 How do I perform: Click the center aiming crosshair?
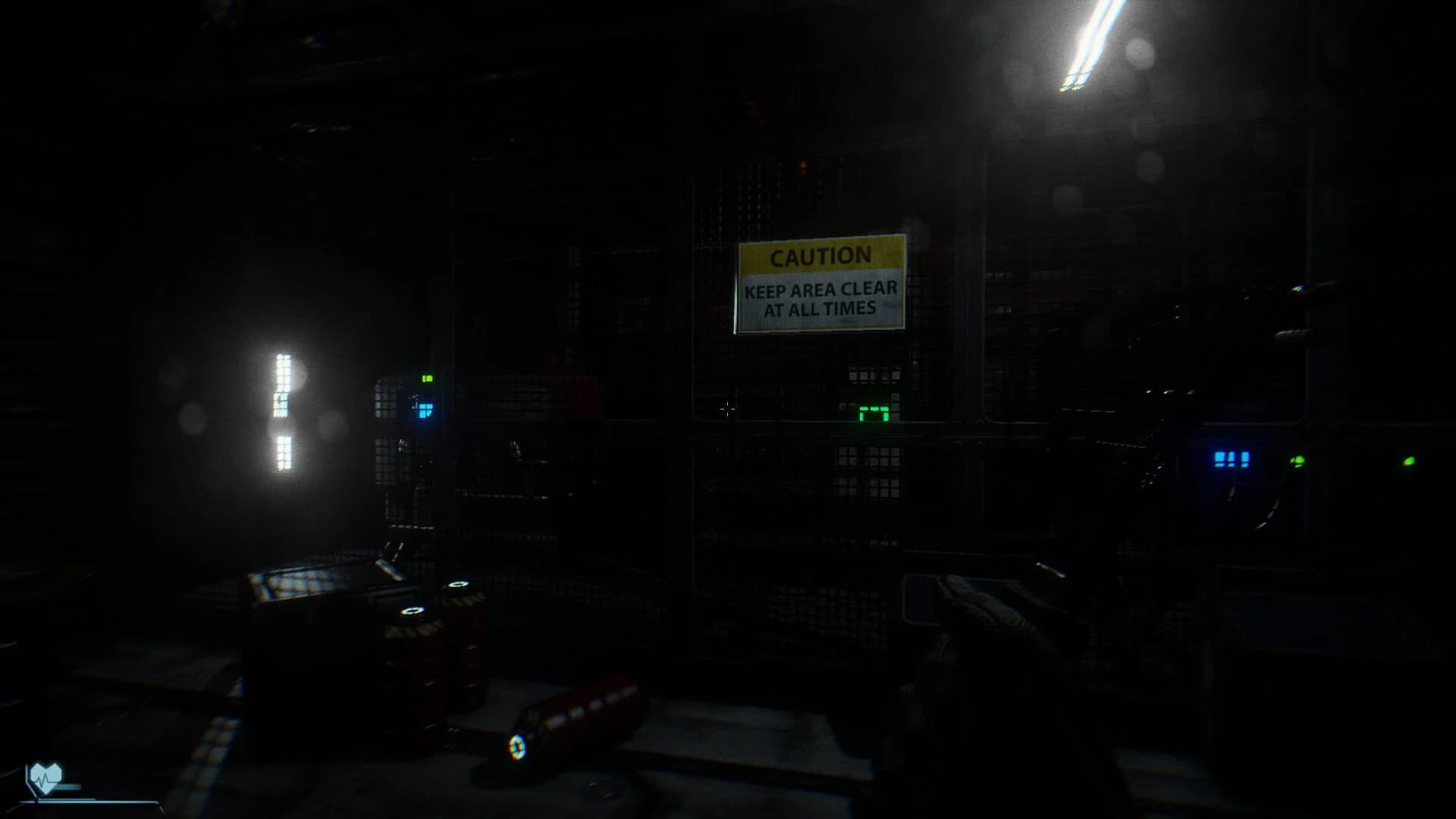pos(726,409)
